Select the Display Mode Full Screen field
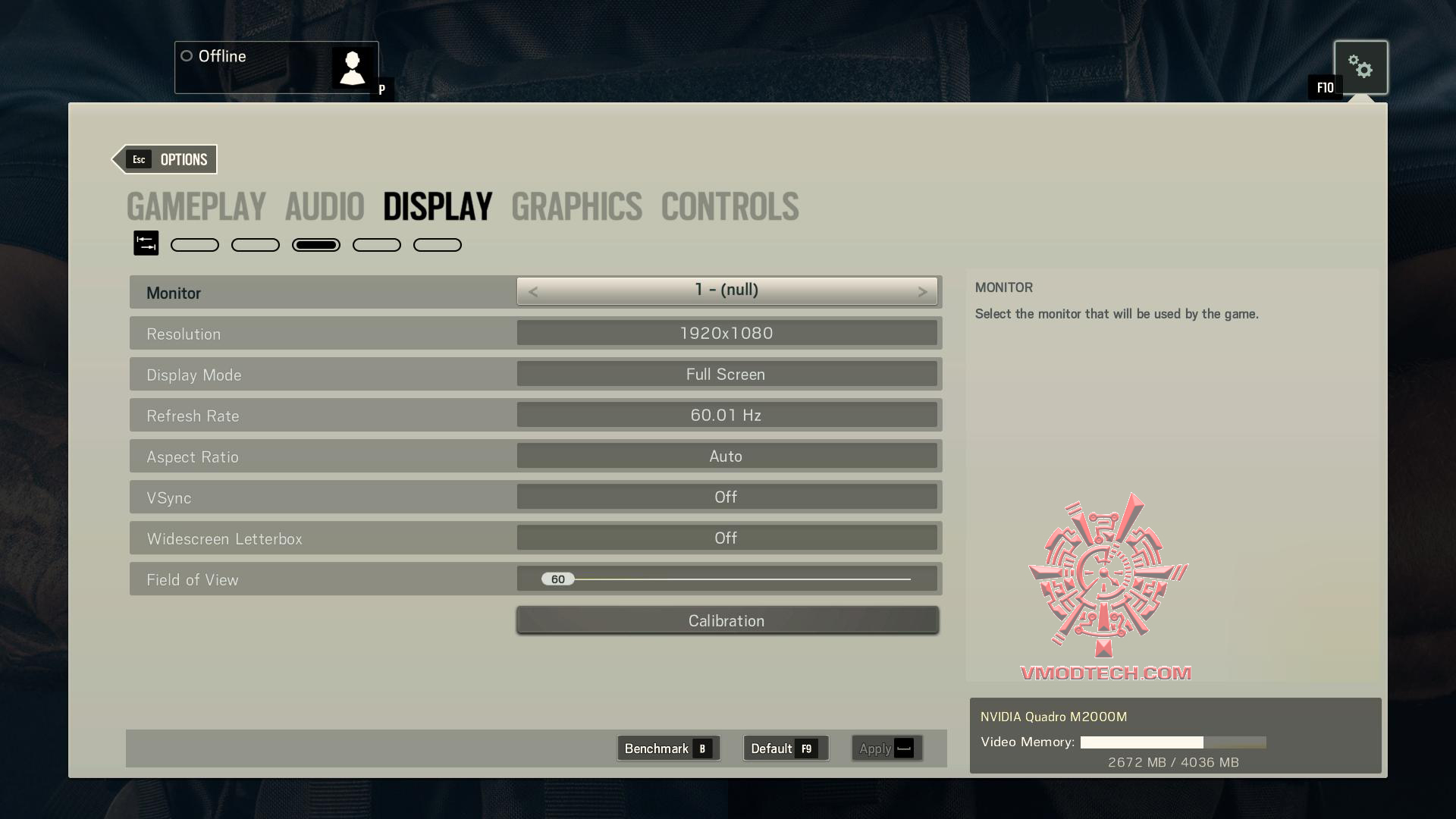 (x=726, y=374)
